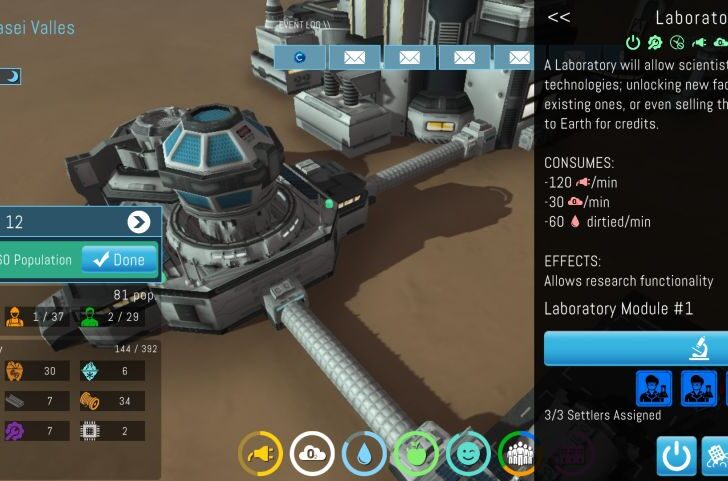
Task: Click the Done button for population
Action: pyautogui.click(x=119, y=259)
